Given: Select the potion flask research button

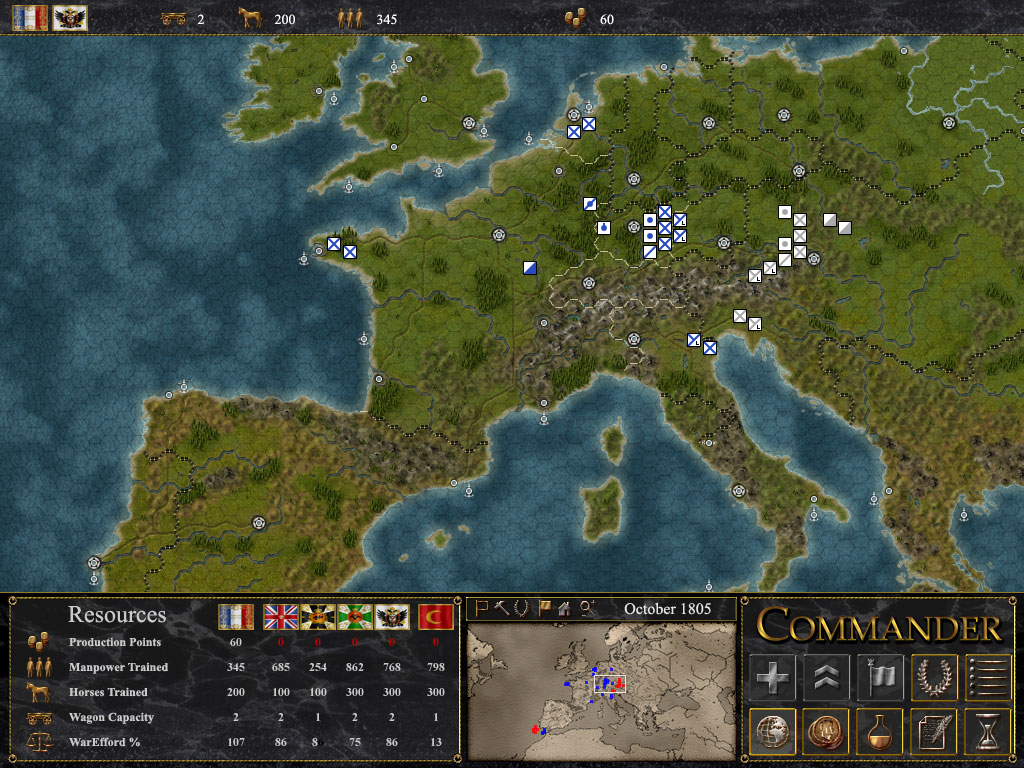Looking at the screenshot, I should coord(880,731).
